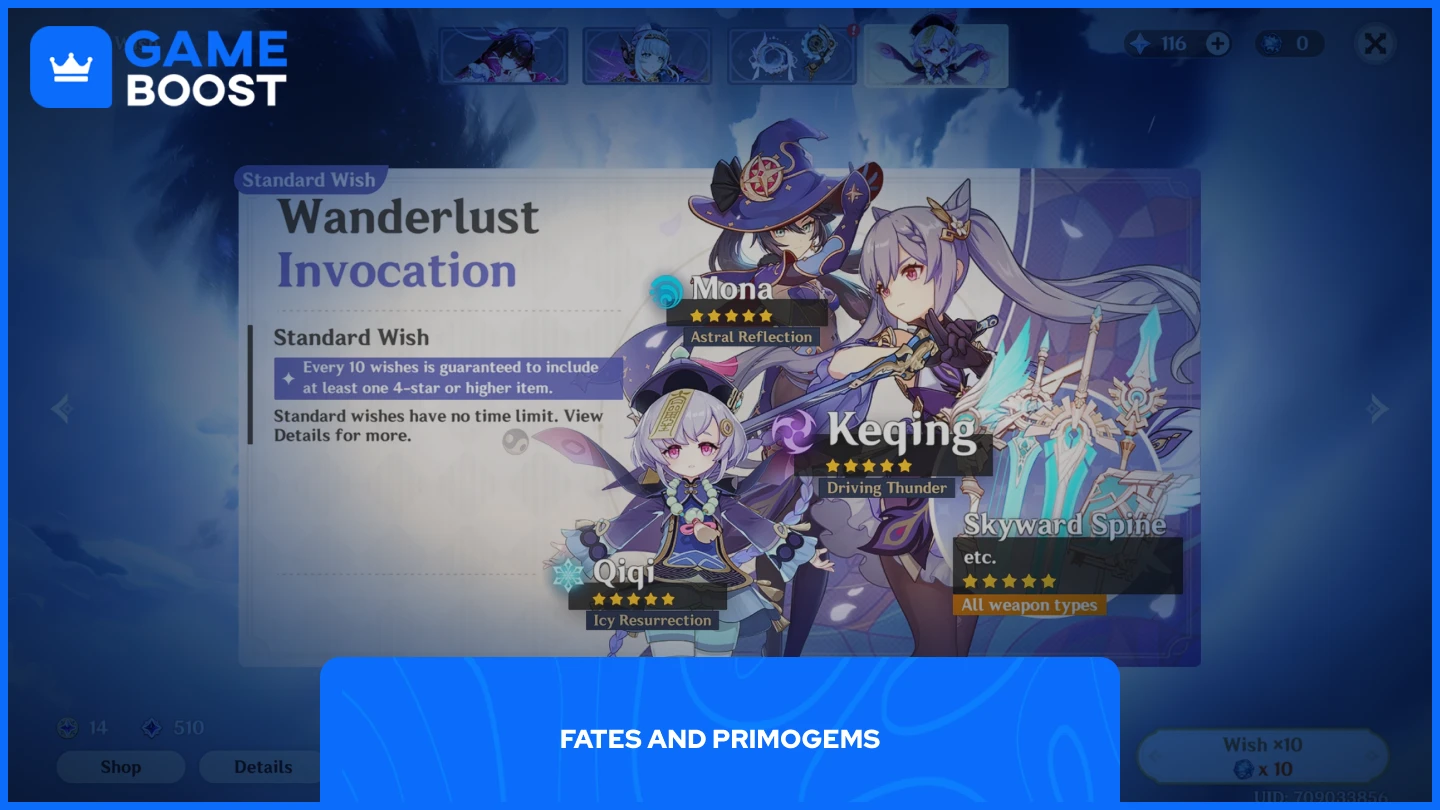Click the blue fate currency icon showing 510

point(150,727)
